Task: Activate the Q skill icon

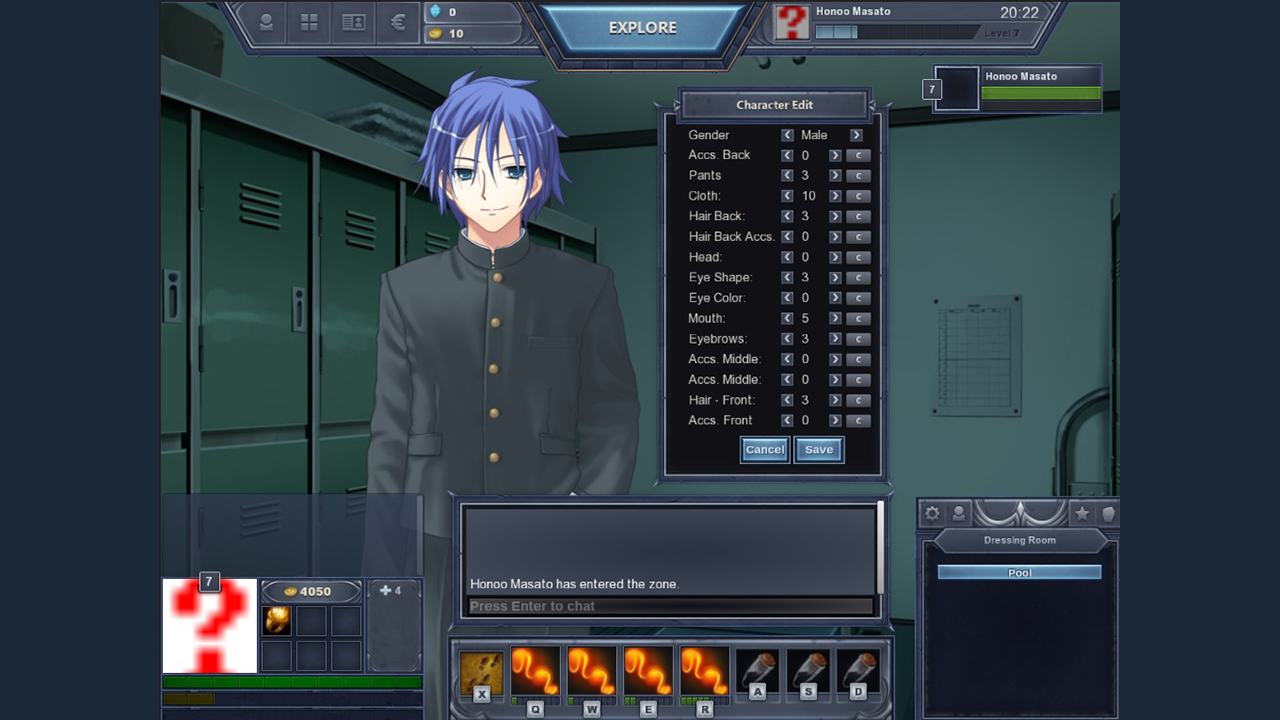Action: [x=535, y=672]
